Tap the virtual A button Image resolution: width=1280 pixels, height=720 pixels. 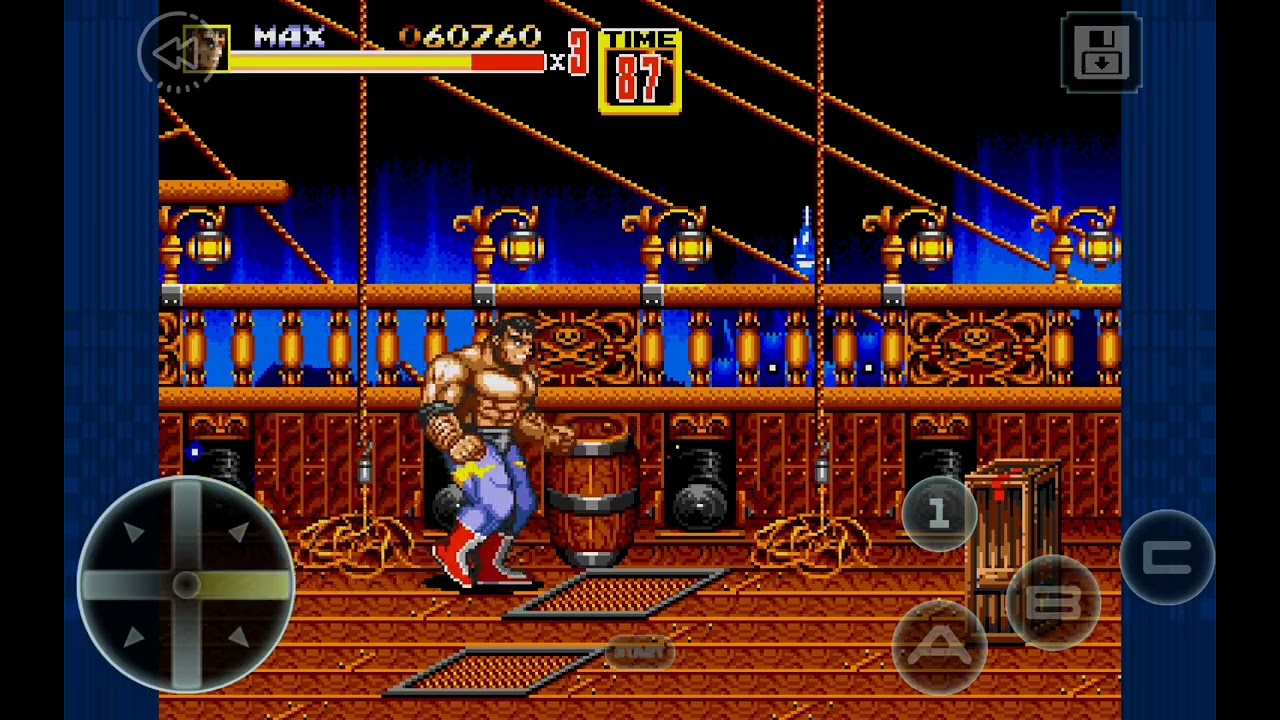[x=939, y=647]
